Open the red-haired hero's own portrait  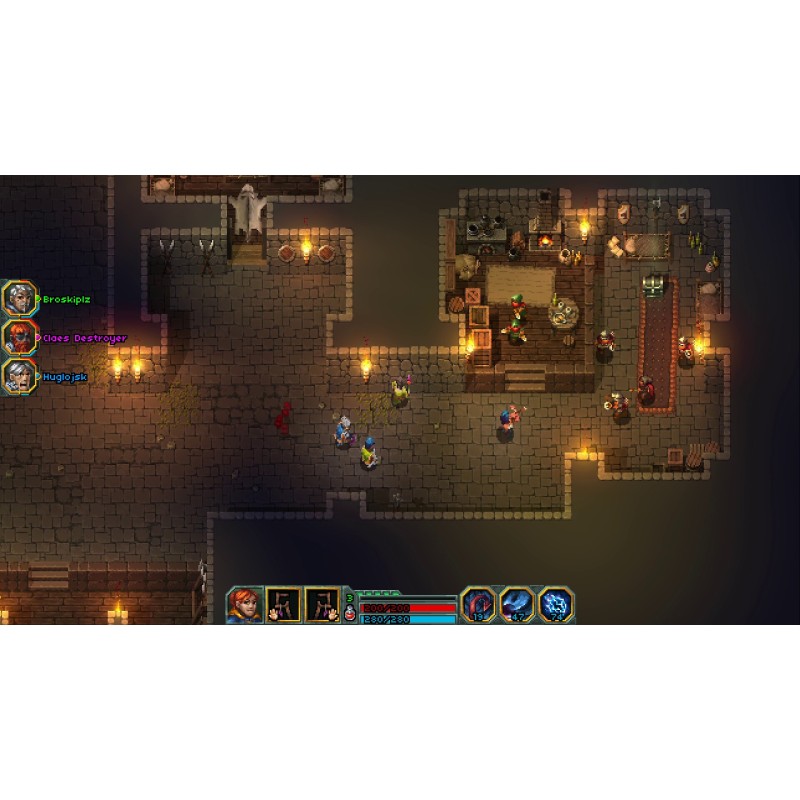coord(244,604)
